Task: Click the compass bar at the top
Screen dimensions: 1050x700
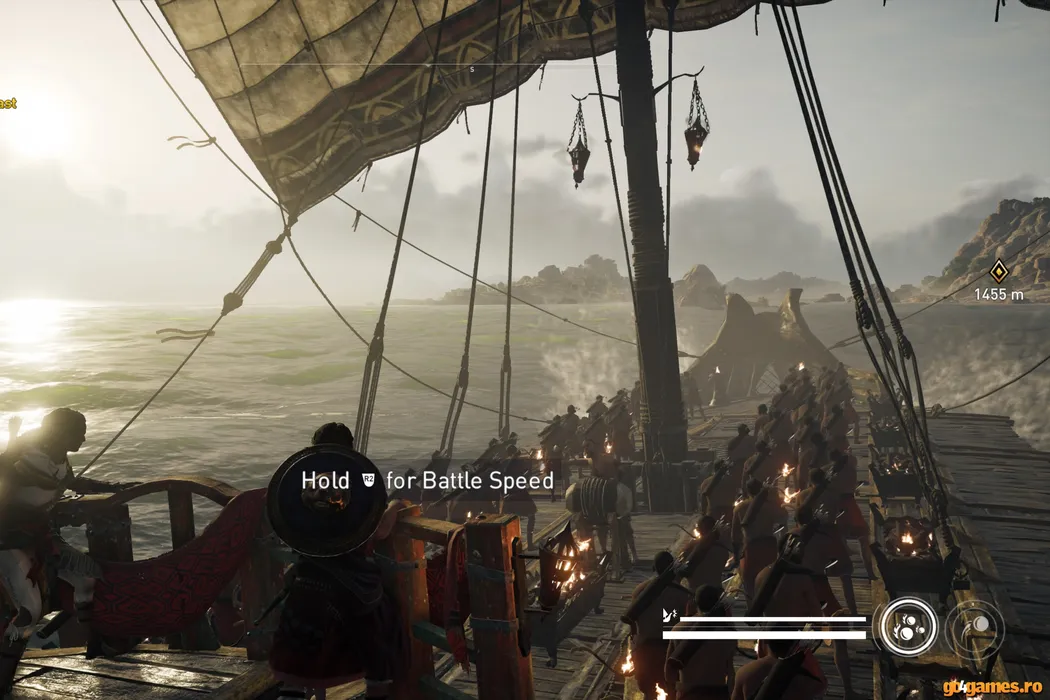Action: tap(473, 67)
